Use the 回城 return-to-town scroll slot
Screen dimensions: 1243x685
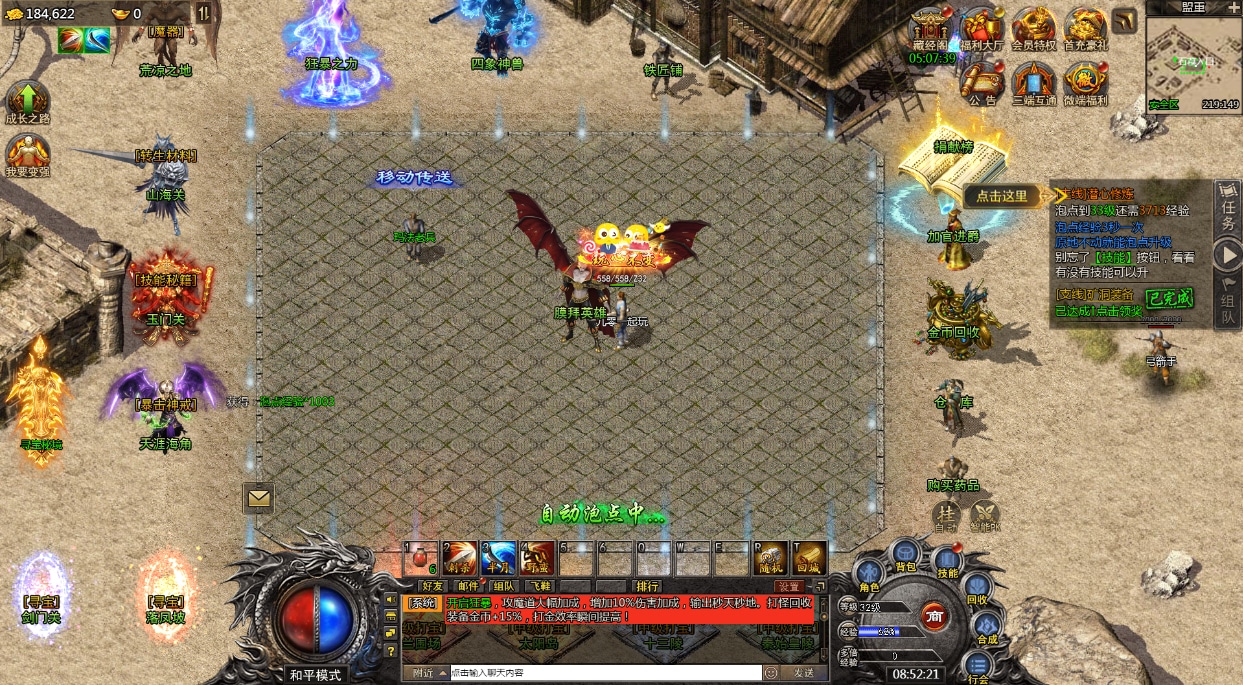(809, 558)
